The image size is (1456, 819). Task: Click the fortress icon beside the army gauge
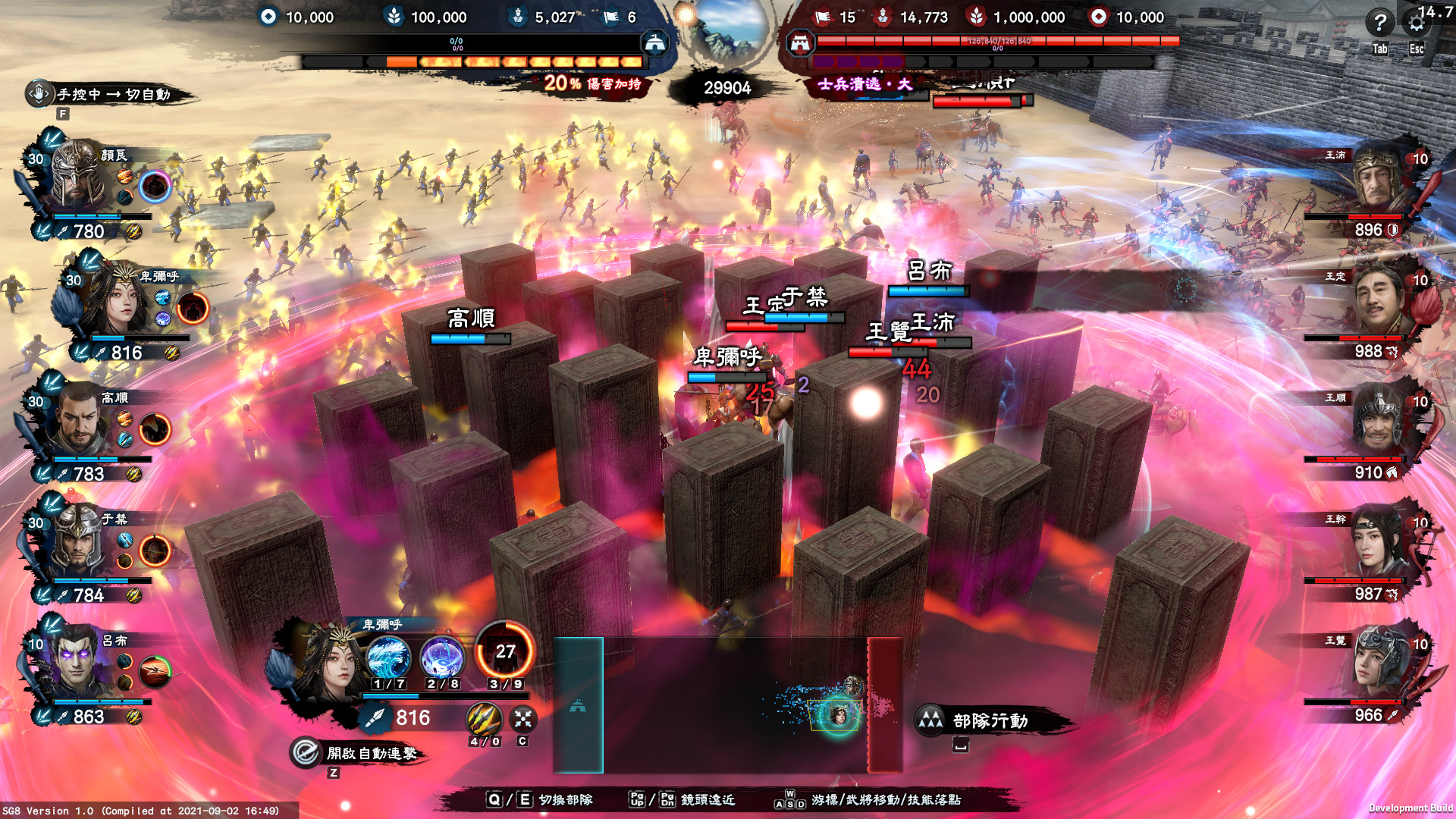click(x=654, y=42)
